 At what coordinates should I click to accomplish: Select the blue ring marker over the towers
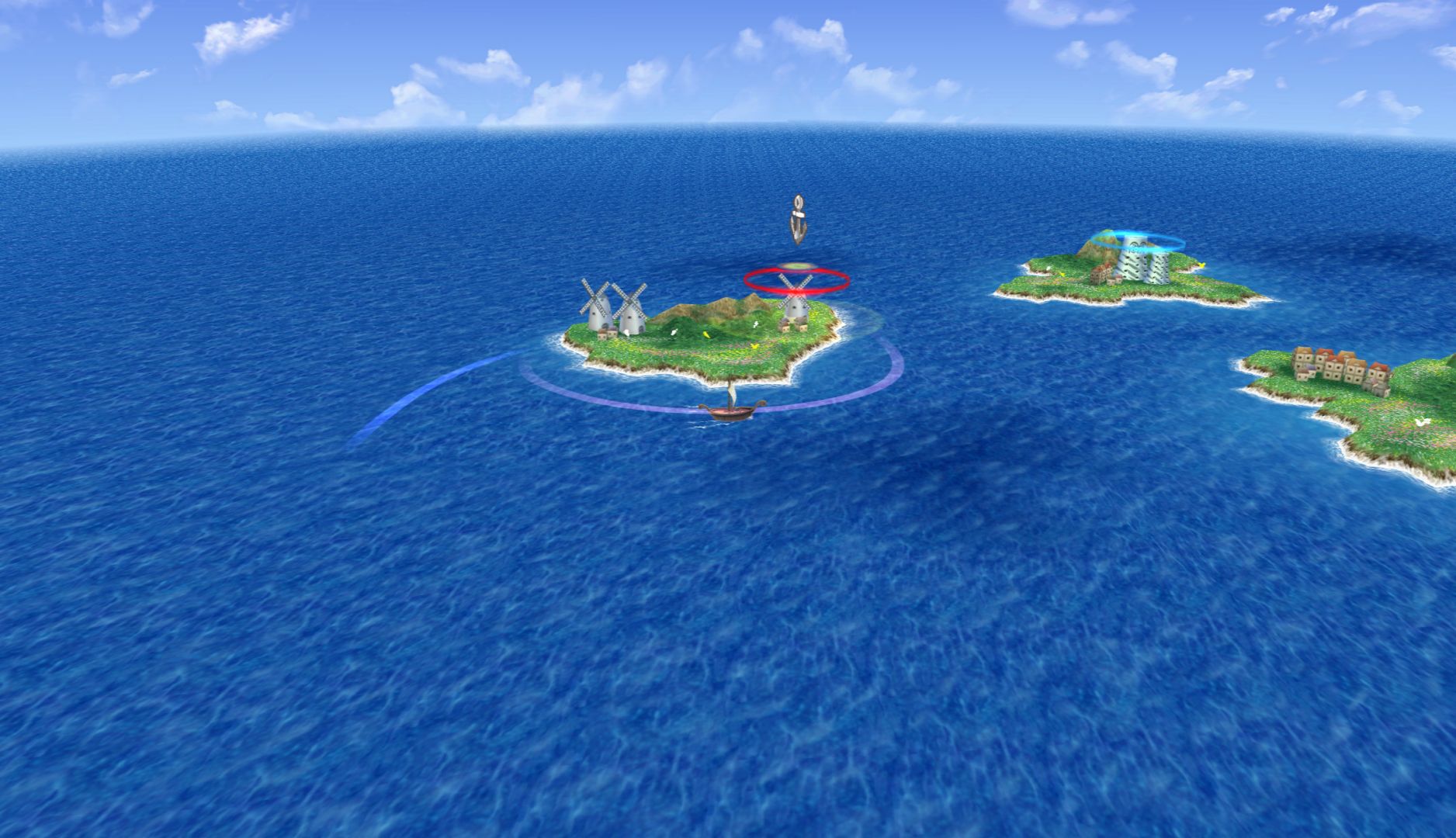[1138, 241]
